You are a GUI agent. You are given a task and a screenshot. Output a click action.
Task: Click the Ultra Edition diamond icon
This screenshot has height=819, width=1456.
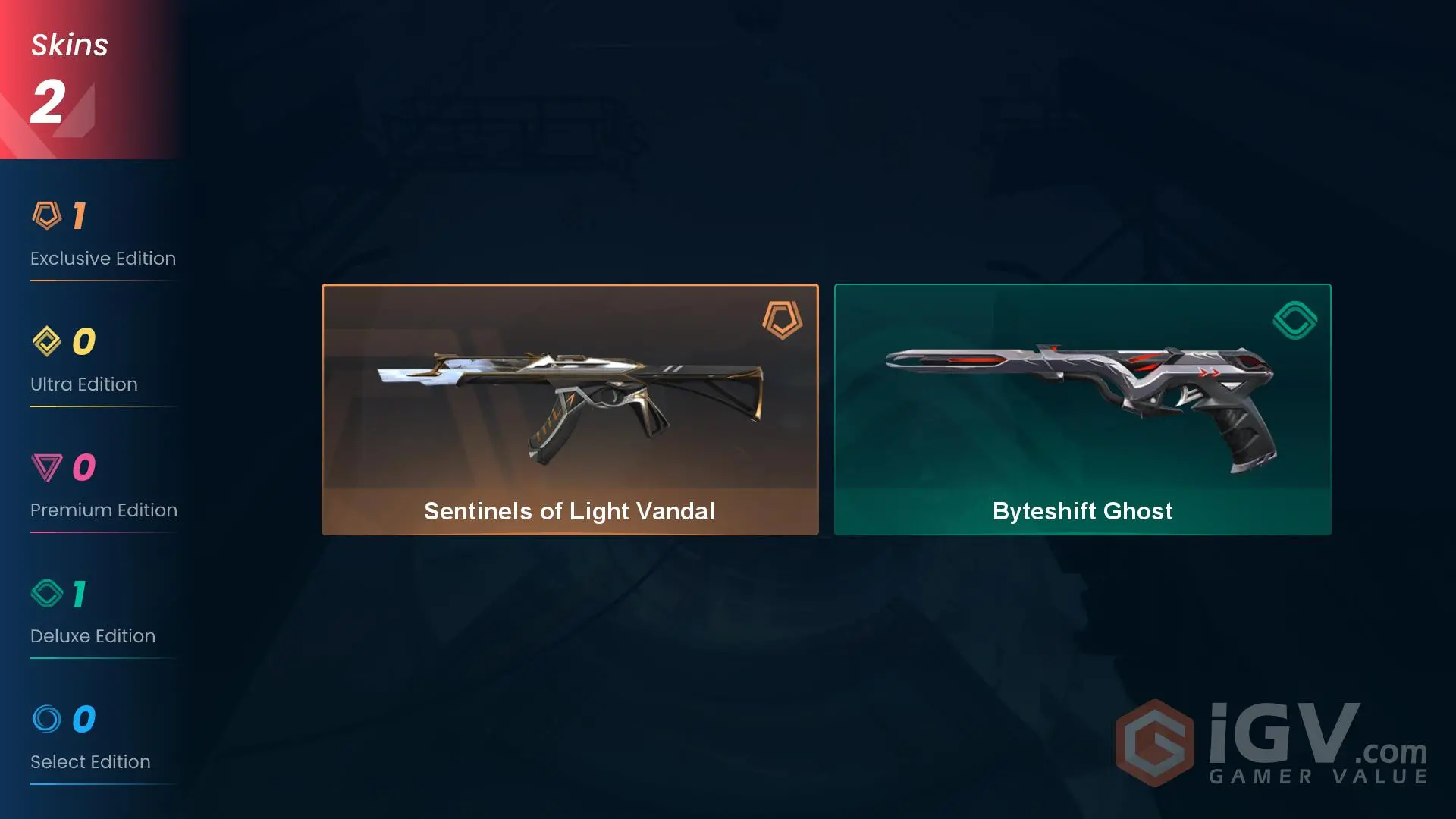tap(49, 341)
